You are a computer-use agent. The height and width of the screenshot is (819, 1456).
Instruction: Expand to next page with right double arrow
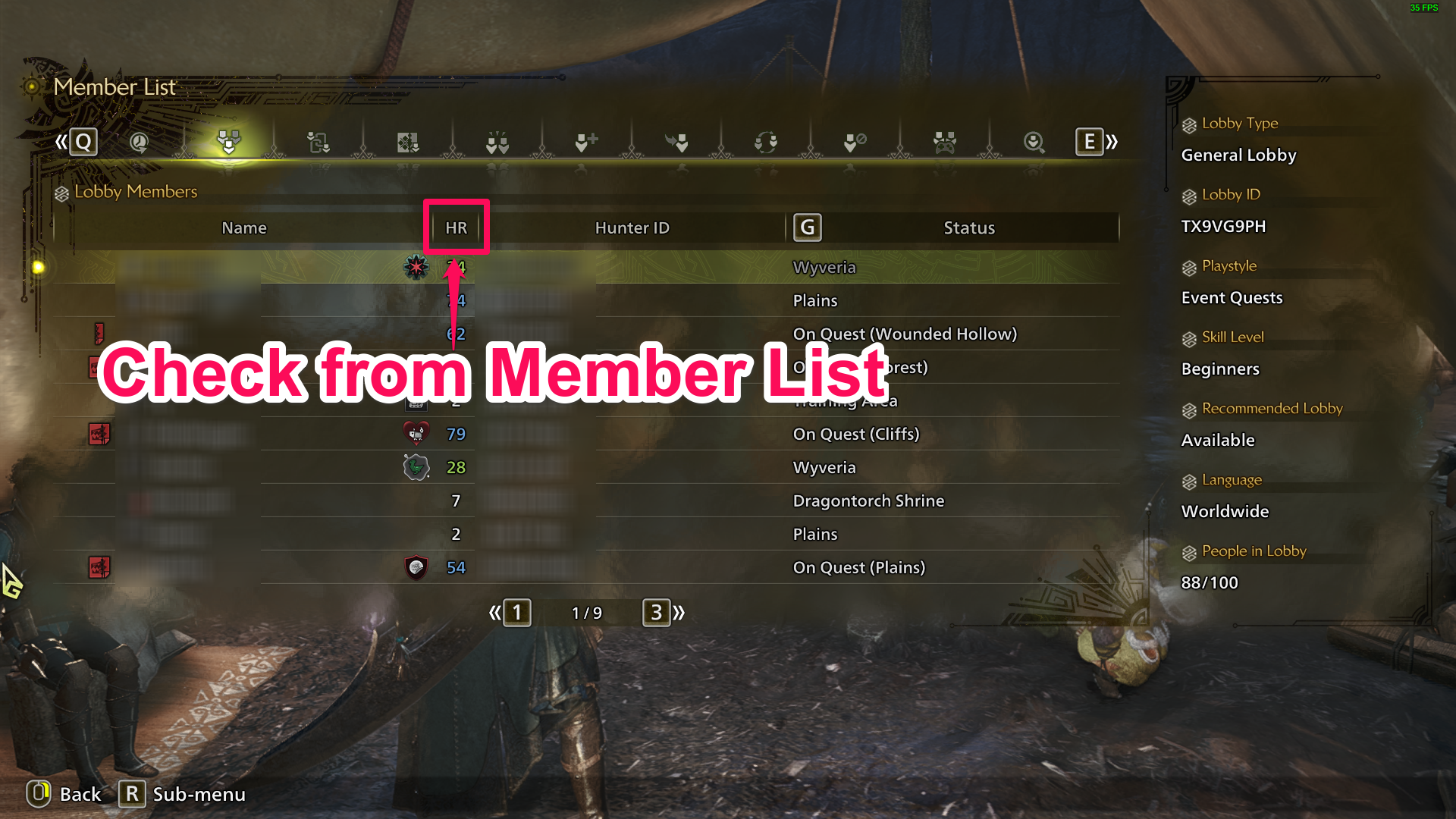(x=680, y=613)
